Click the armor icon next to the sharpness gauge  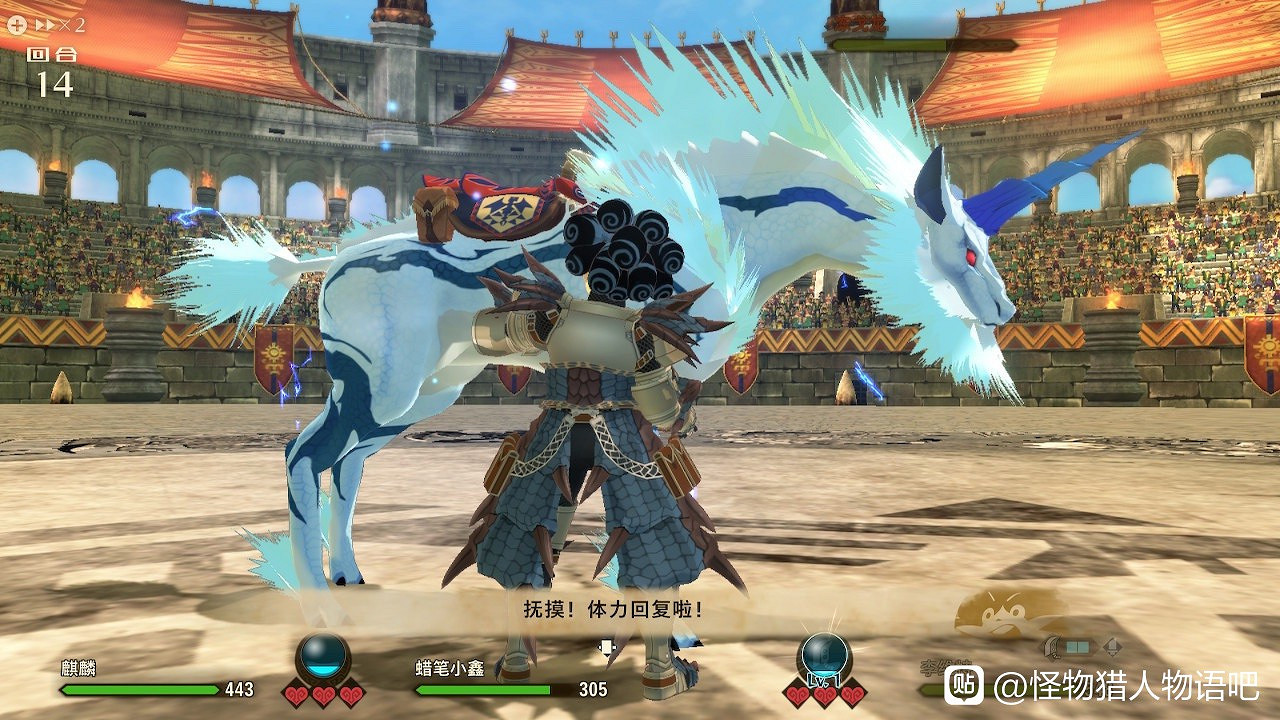(x=1110, y=647)
